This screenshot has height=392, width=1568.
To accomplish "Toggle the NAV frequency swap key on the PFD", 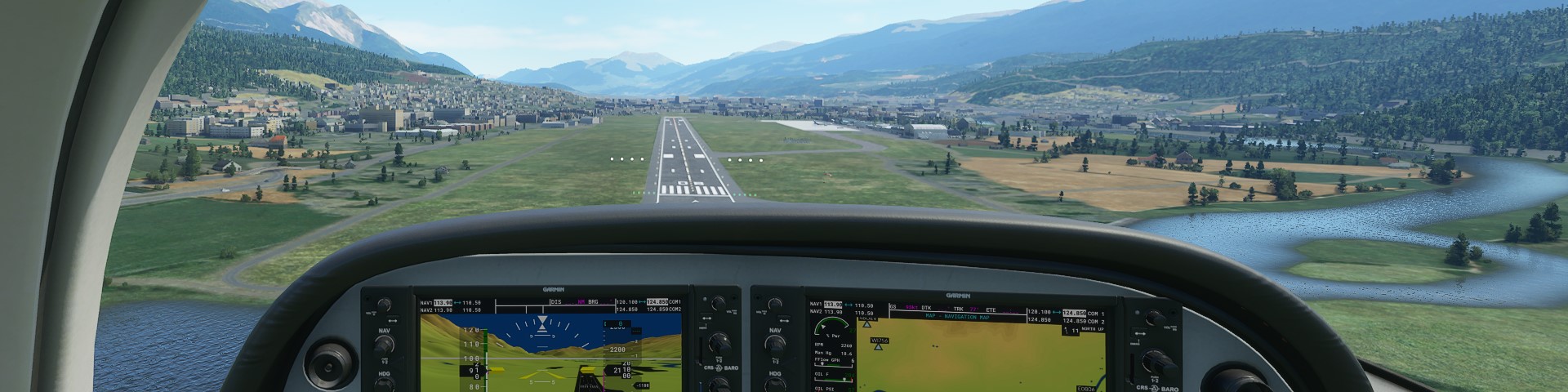I will [x=392, y=320].
